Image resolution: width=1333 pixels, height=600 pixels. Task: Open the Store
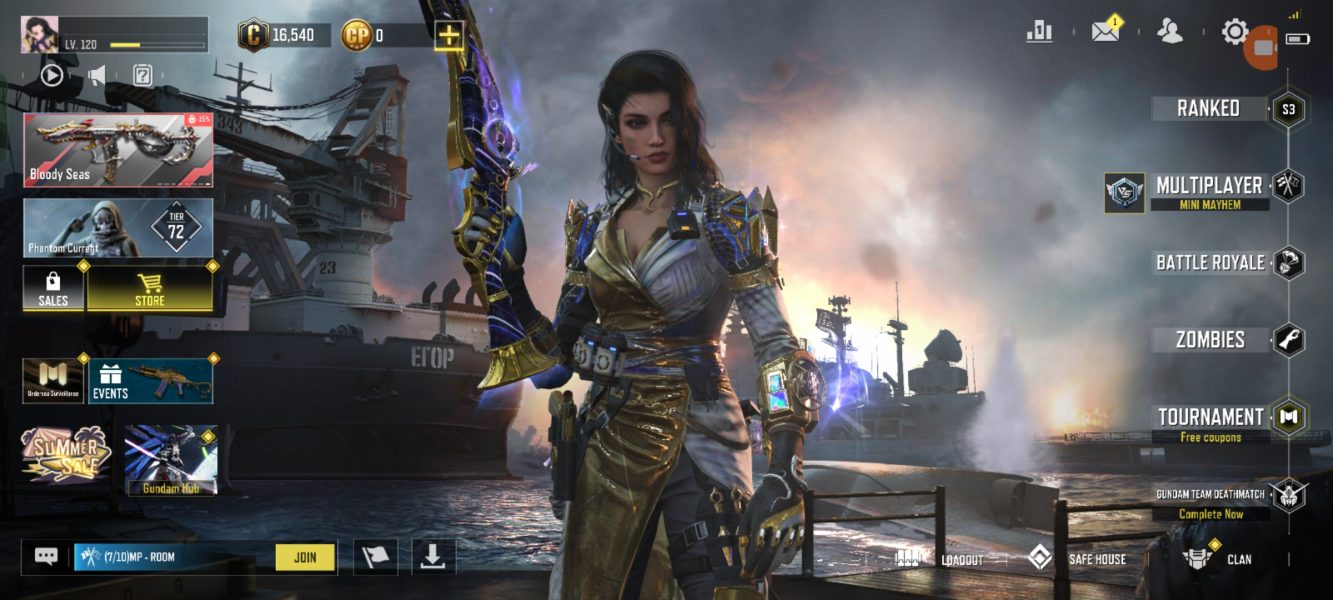tap(149, 288)
